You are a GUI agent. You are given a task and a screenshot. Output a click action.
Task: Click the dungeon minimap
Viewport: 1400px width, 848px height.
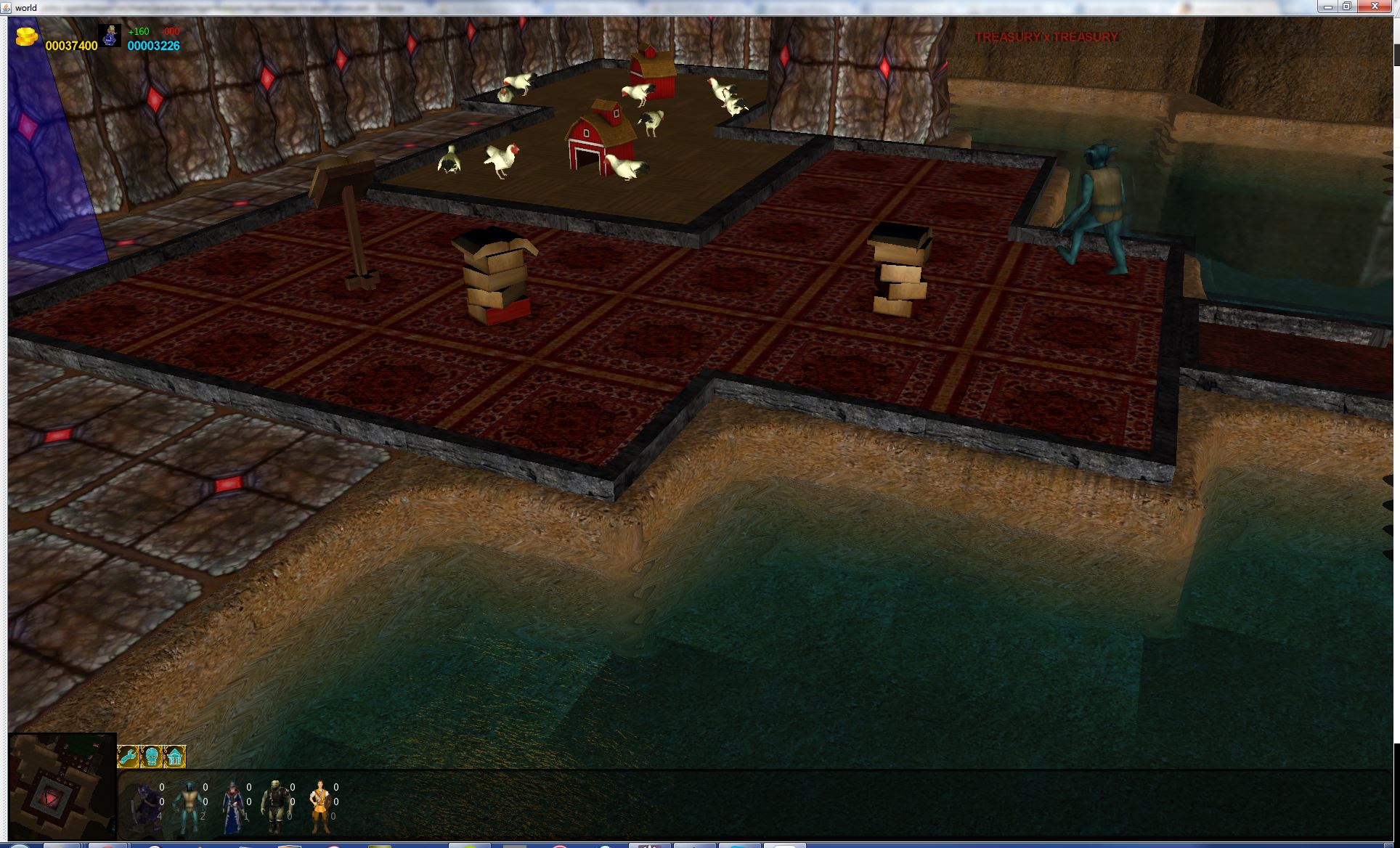[x=62, y=786]
